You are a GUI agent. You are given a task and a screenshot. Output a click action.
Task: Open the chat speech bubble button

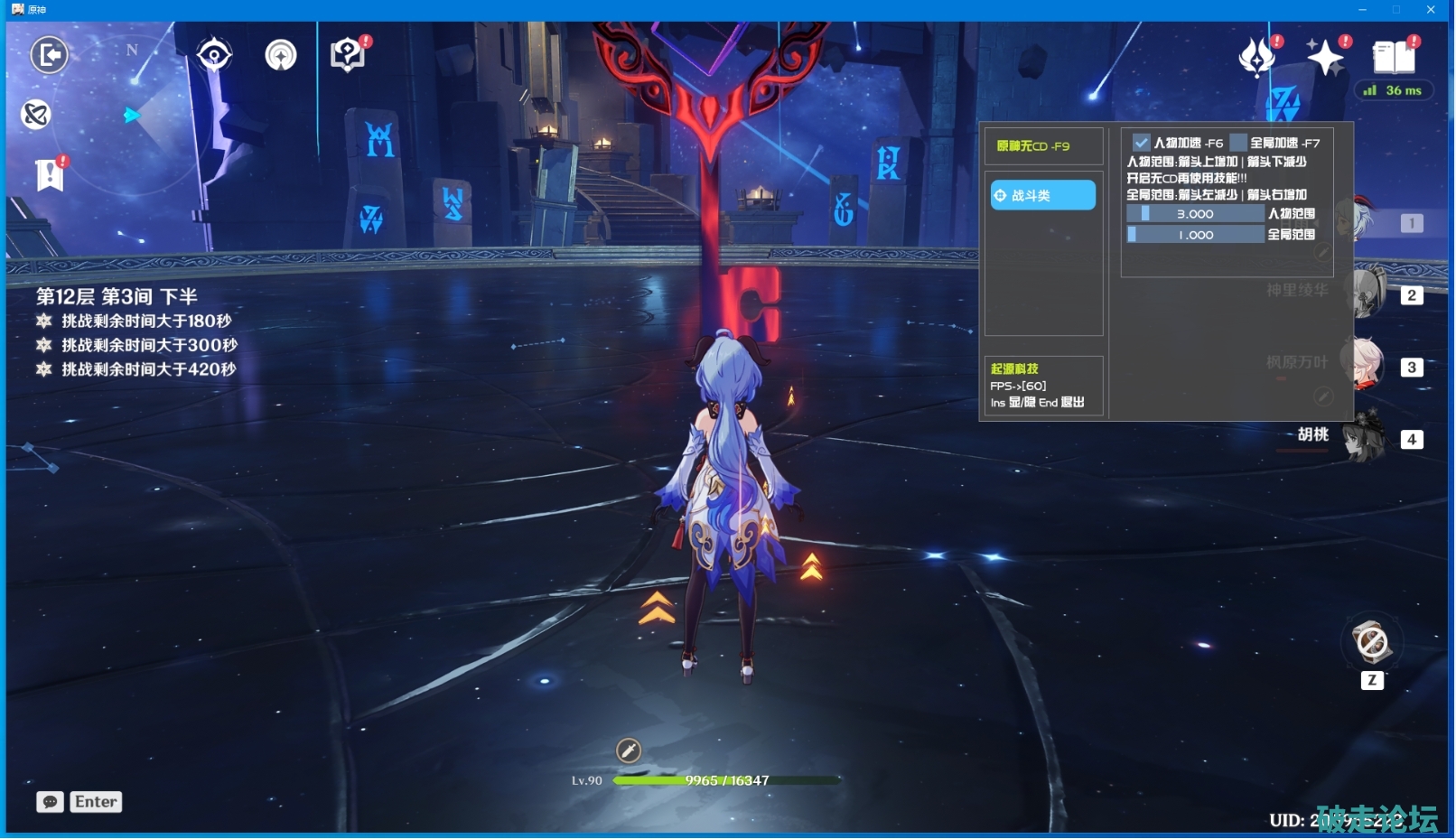(51, 802)
